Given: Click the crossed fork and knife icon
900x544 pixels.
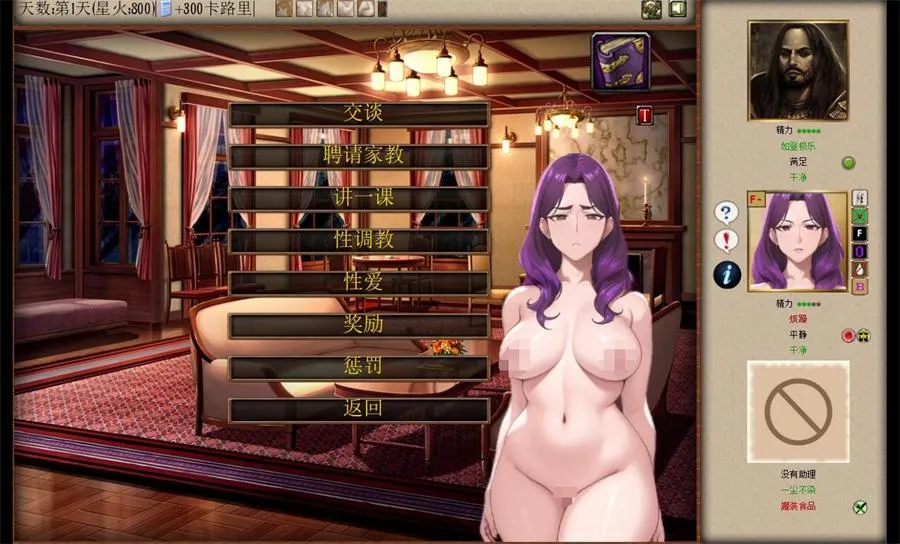Looking at the screenshot, I should coord(859,507).
